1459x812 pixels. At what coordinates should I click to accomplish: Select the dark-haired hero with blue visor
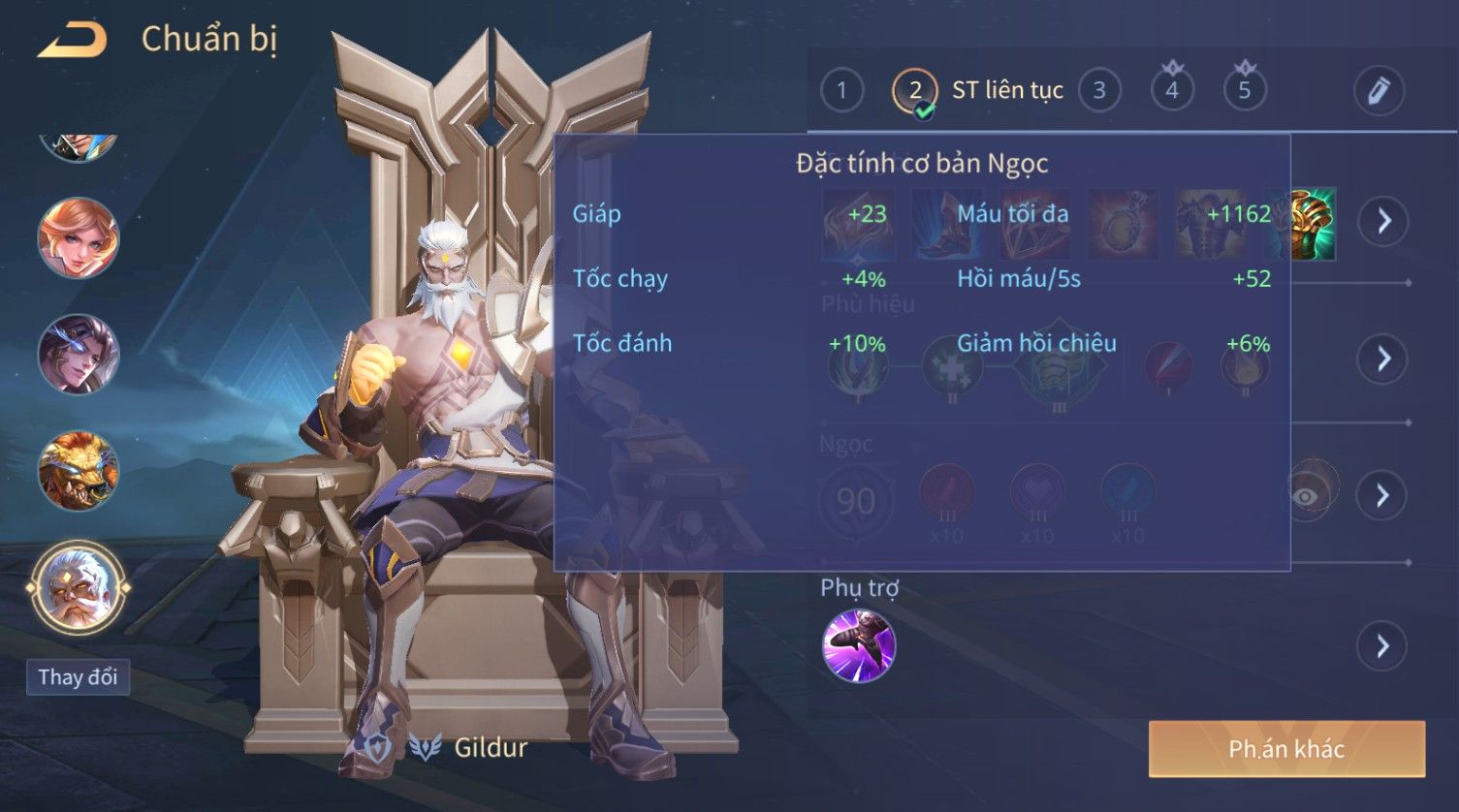pyautogui.click(x=79, y=355)
